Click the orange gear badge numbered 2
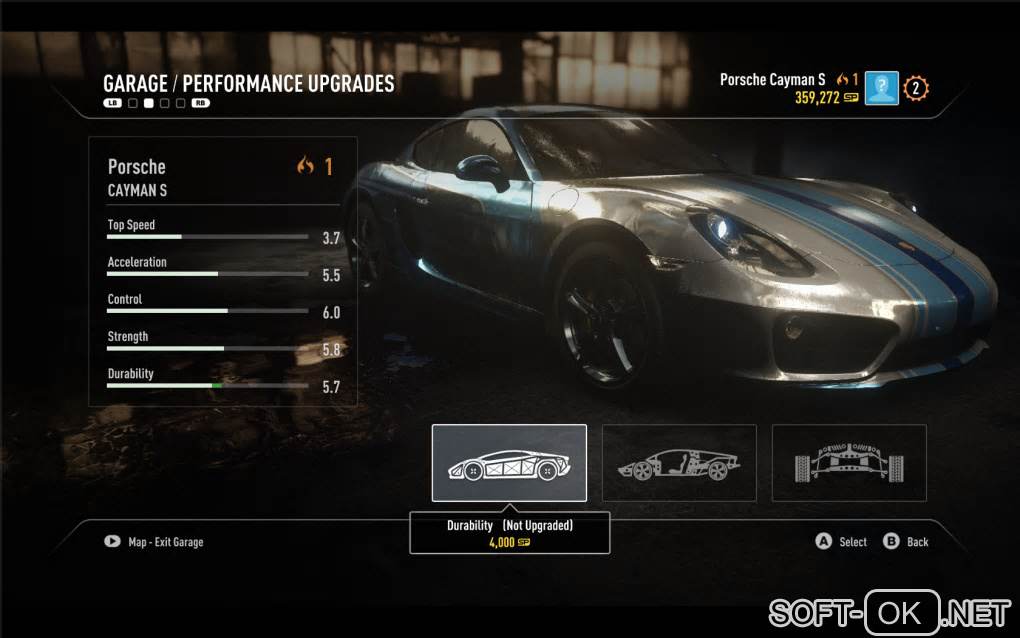The image size is (1020, 638). pos(916,88)
